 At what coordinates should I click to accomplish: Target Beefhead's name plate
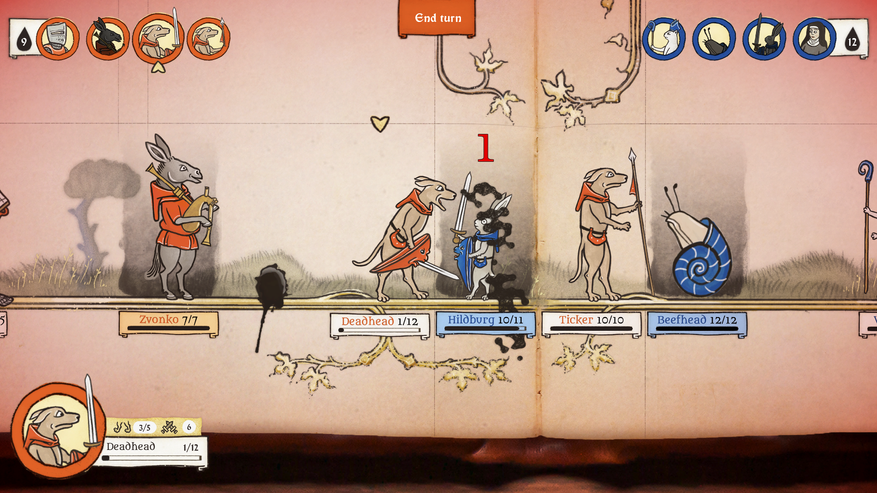tap(696, 323)
